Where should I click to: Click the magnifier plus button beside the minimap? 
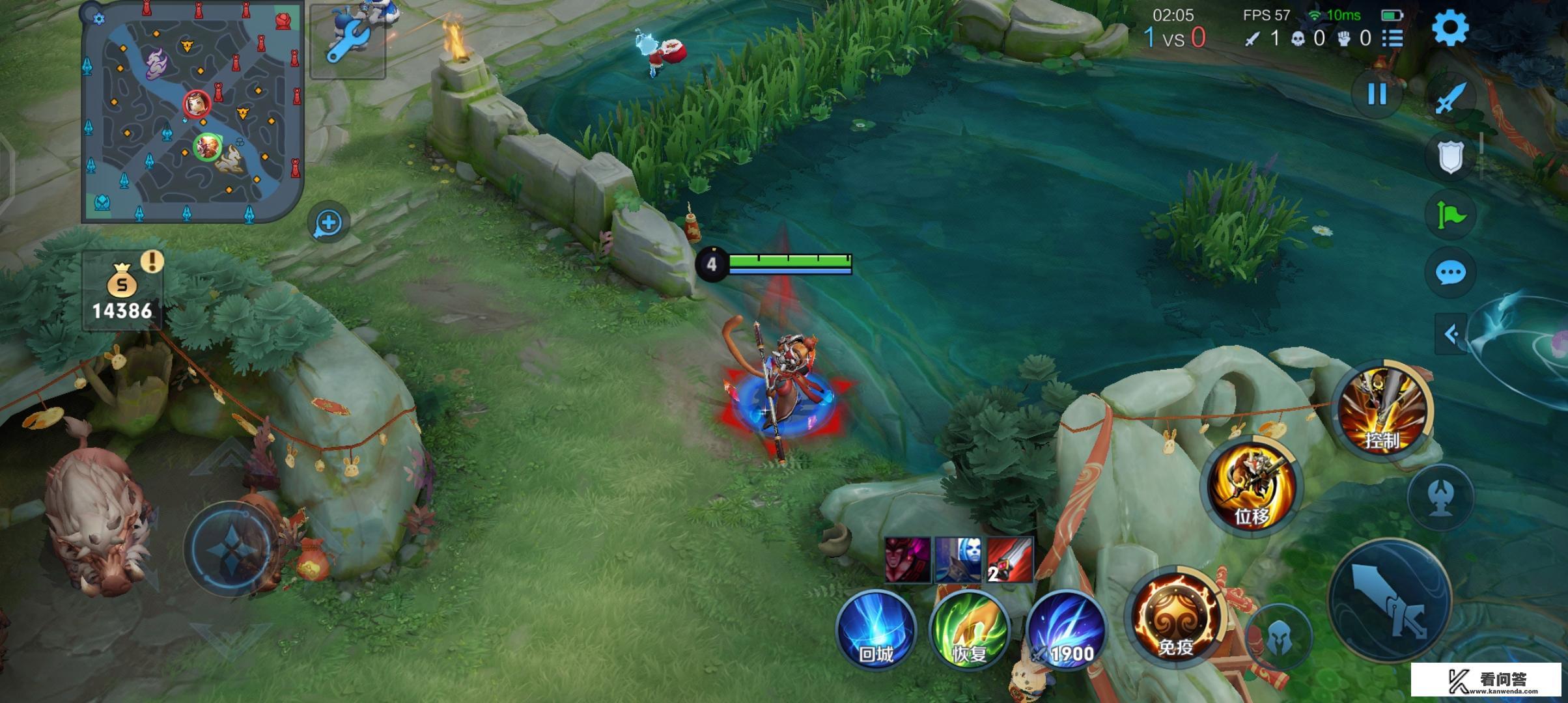(328, 223)
